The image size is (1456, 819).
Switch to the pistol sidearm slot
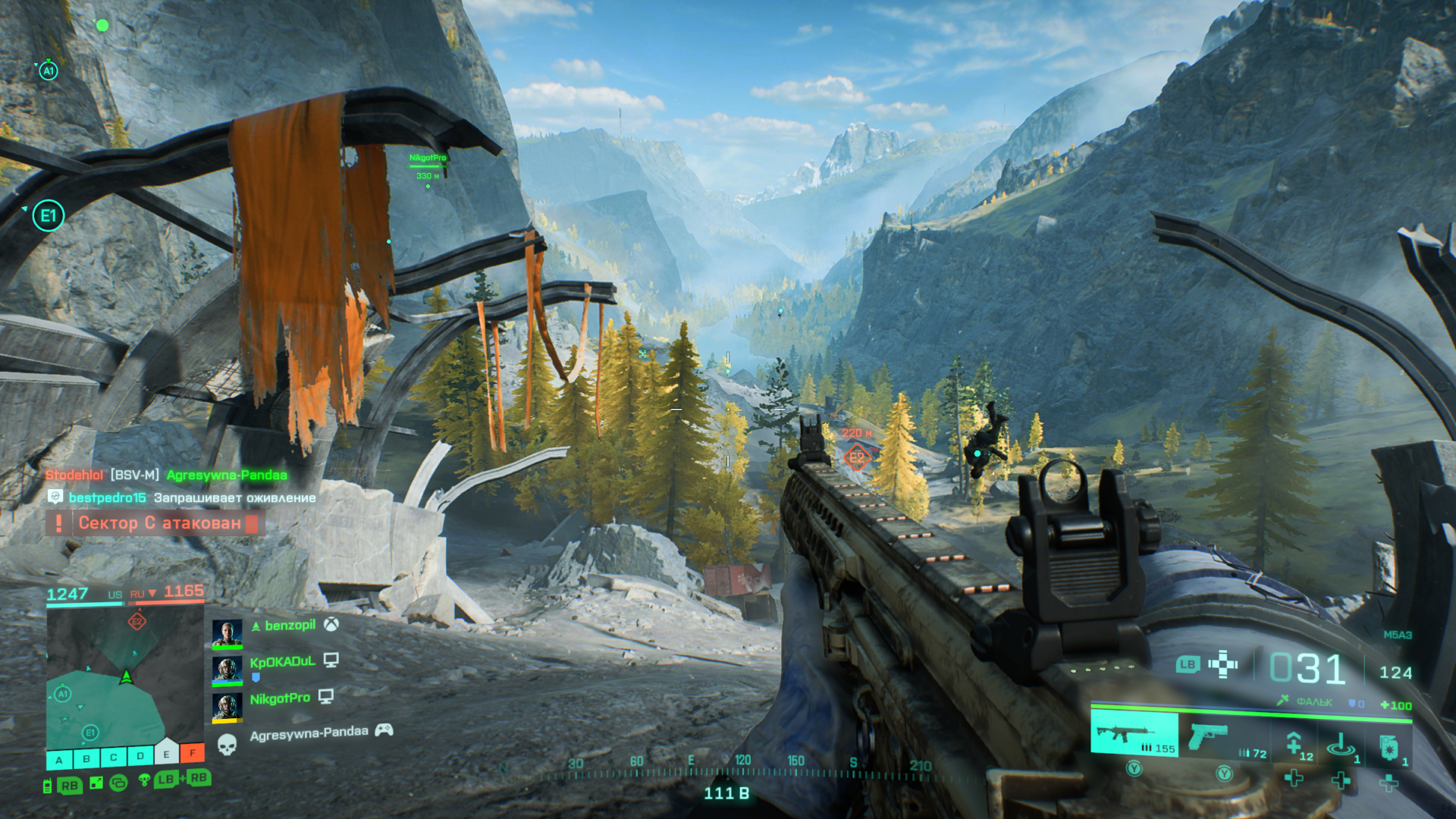pyautogui.click(x=1213, y=736)
